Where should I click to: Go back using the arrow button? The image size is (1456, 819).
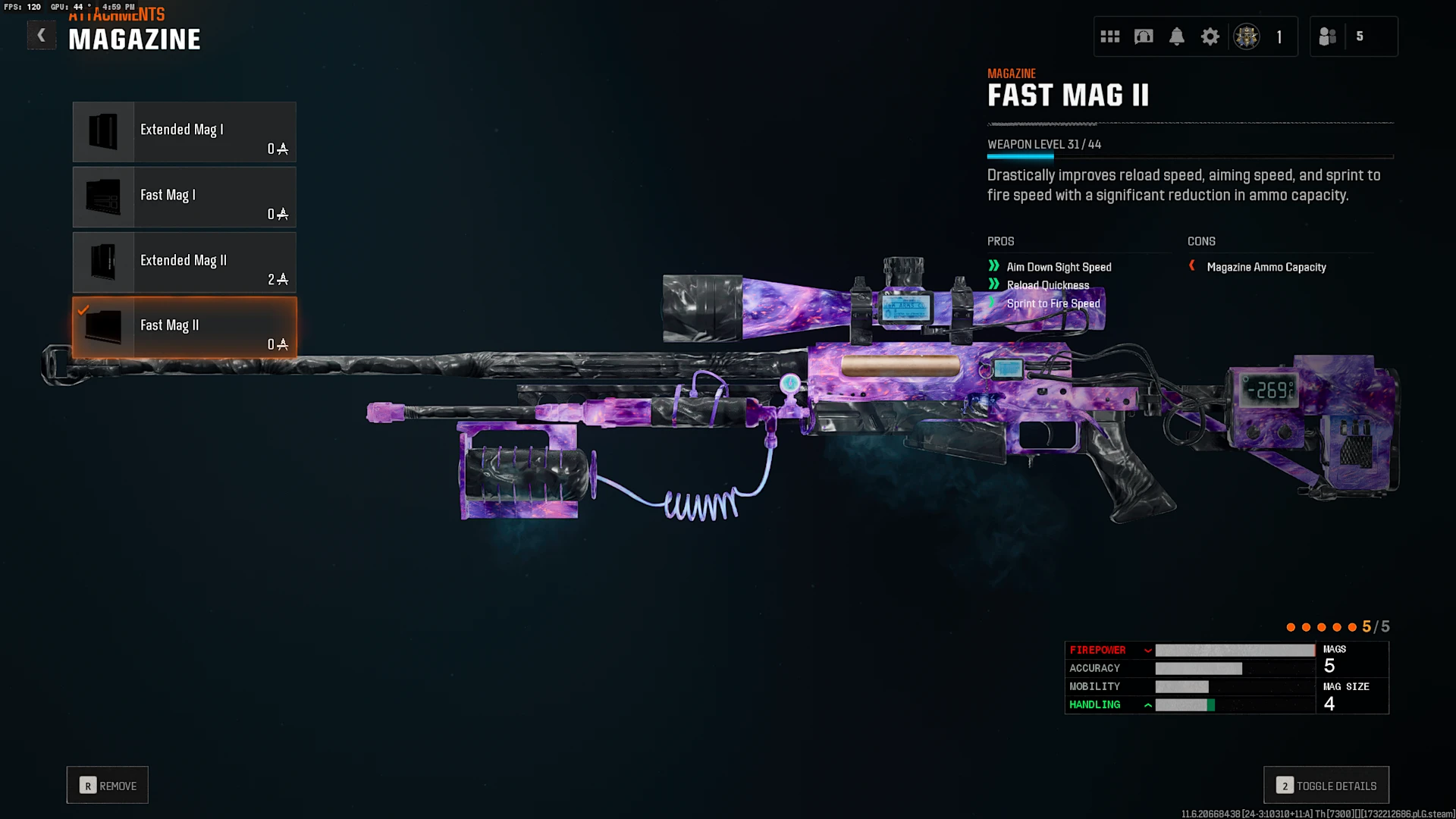tap(42, 36)
